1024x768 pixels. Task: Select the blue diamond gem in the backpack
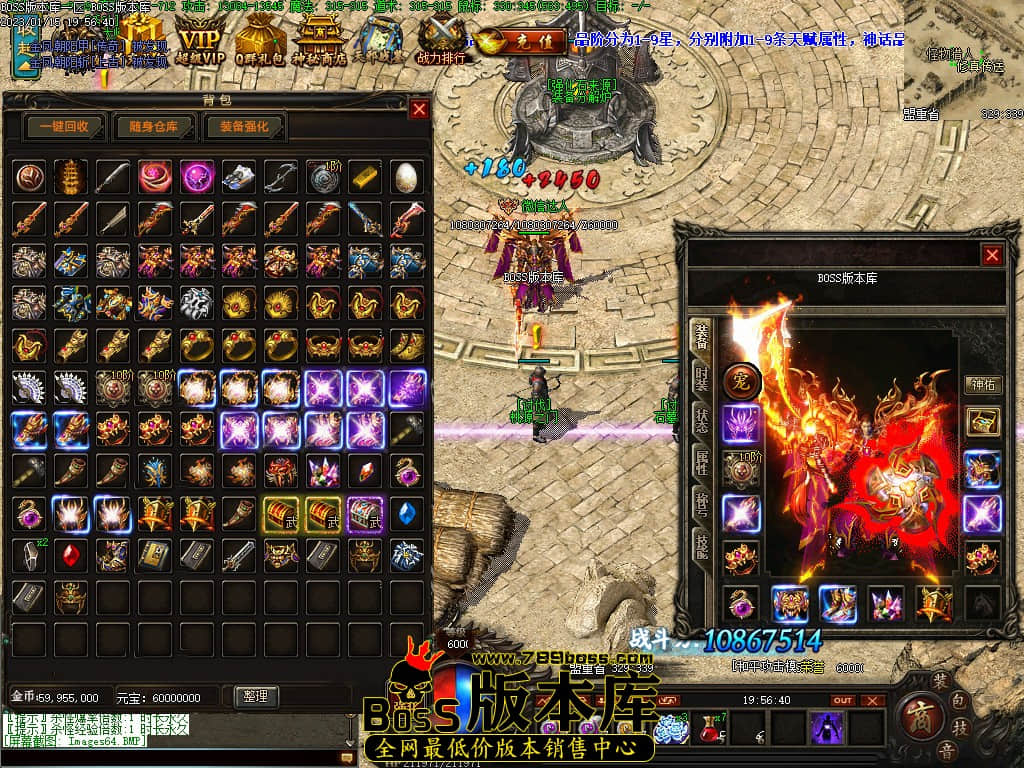tap(406, 513)
